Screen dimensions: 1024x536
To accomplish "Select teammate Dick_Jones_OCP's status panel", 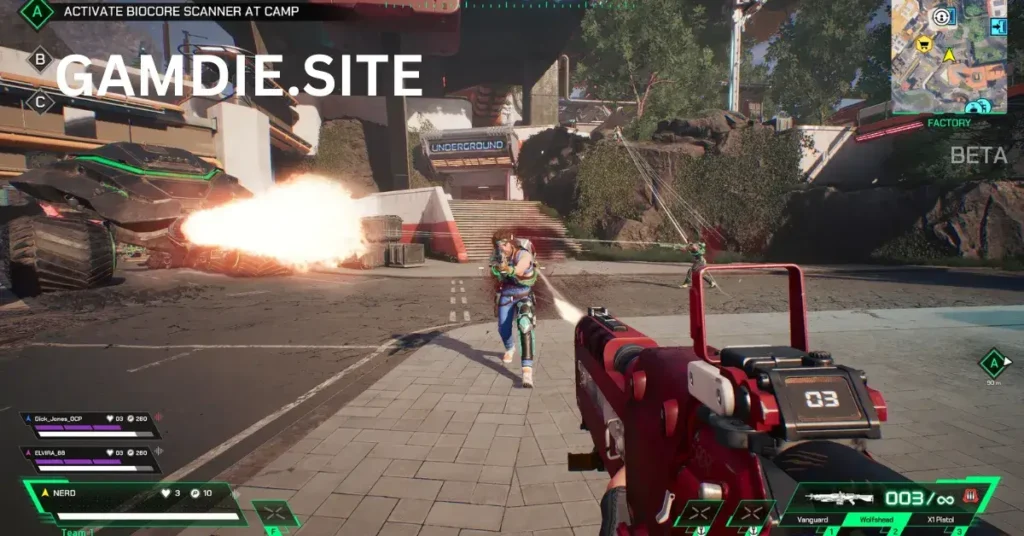I will (x=90, y=425).
